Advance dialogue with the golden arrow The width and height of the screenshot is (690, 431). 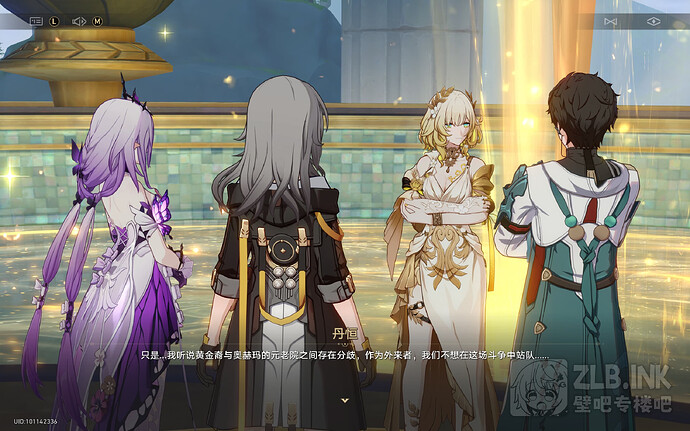tap(345, 399)
